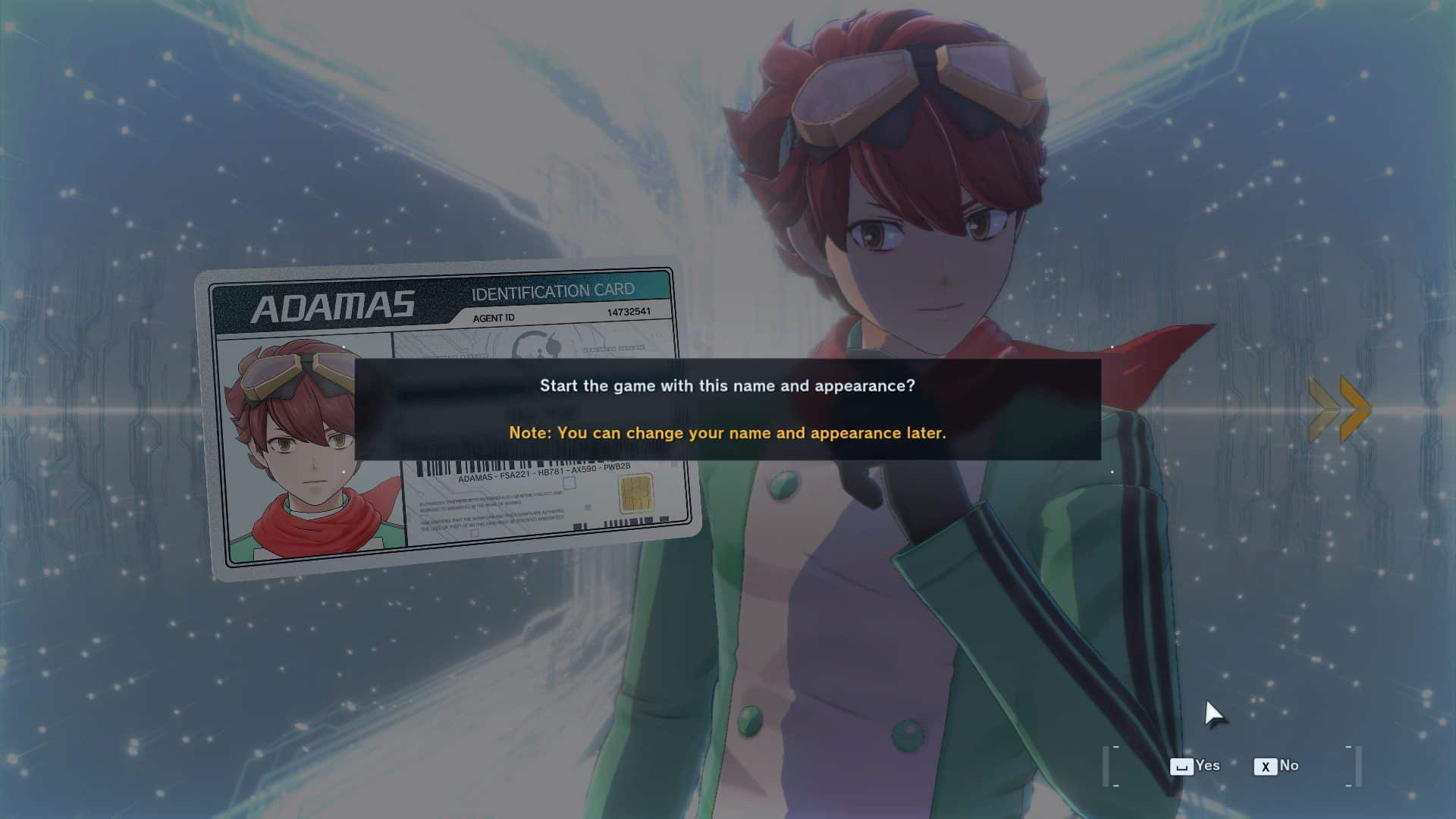Decline with the No option
1456x819 pixels.
[x=1277, y=766]
